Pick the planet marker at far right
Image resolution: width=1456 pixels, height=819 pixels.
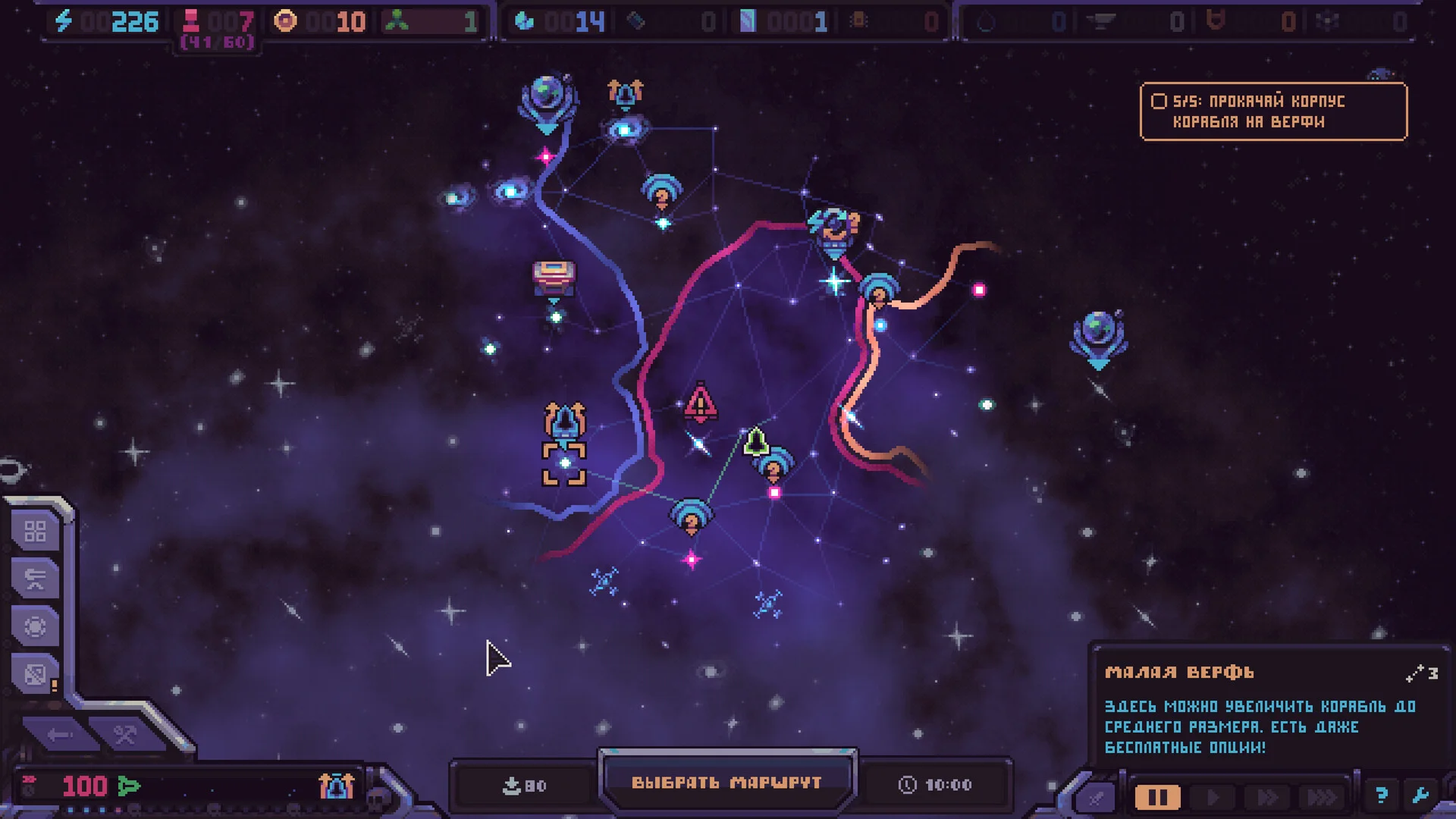(x=1099, y=336)
